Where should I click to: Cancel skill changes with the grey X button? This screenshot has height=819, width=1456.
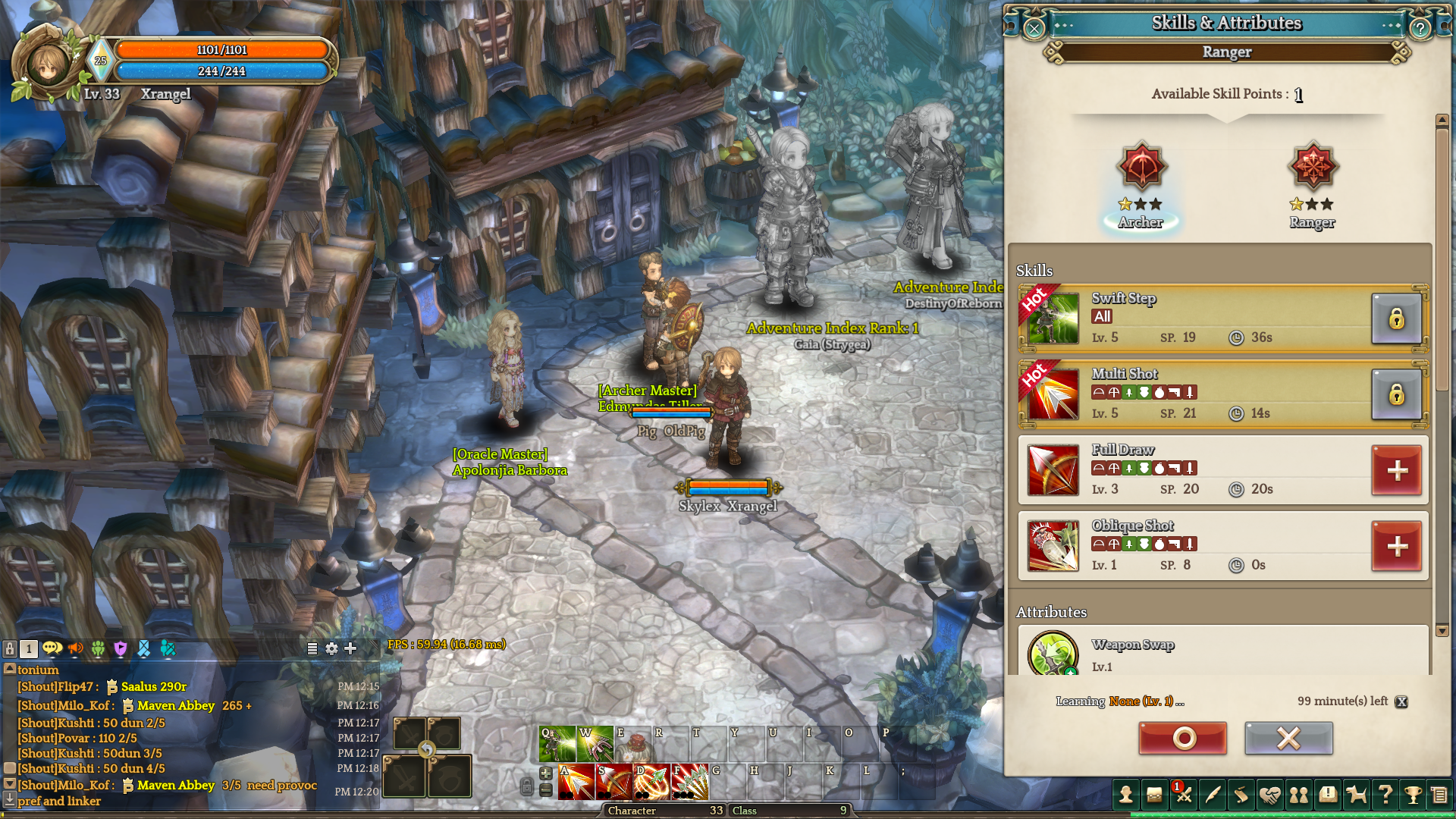pos(1288,738)
